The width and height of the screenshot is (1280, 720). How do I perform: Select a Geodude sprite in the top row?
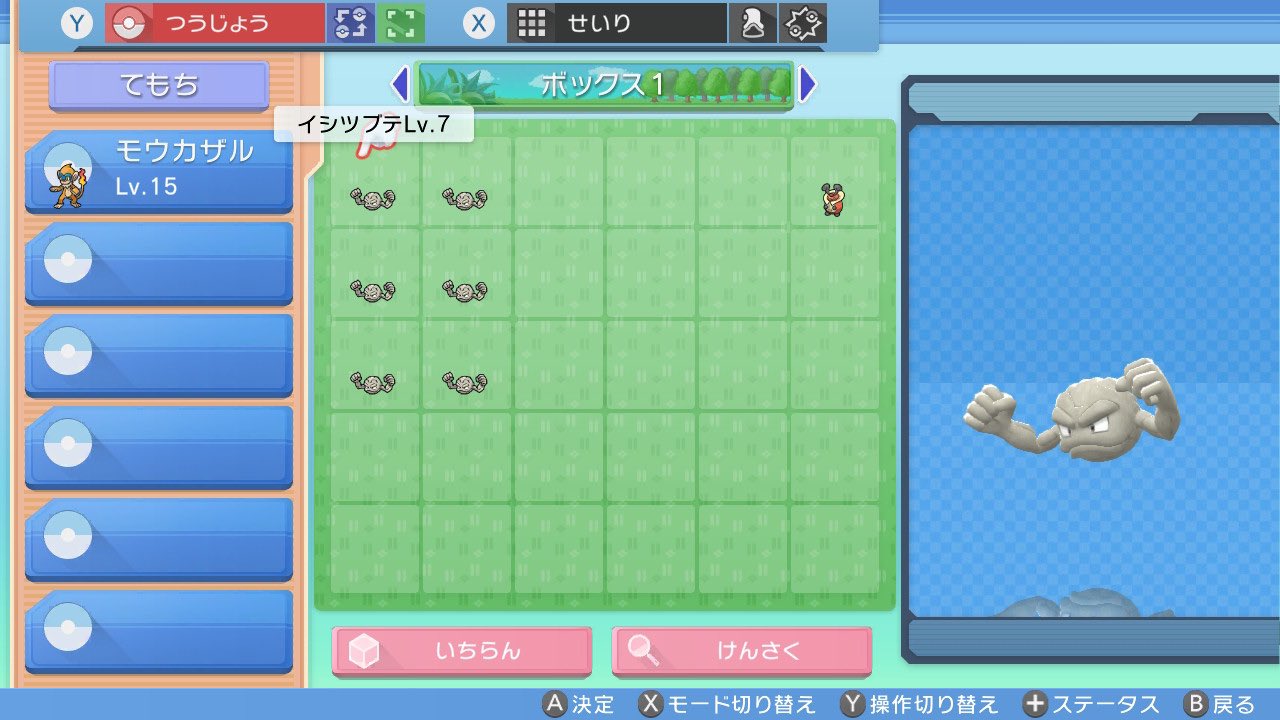pyautogui.click(x=373, y=198)
